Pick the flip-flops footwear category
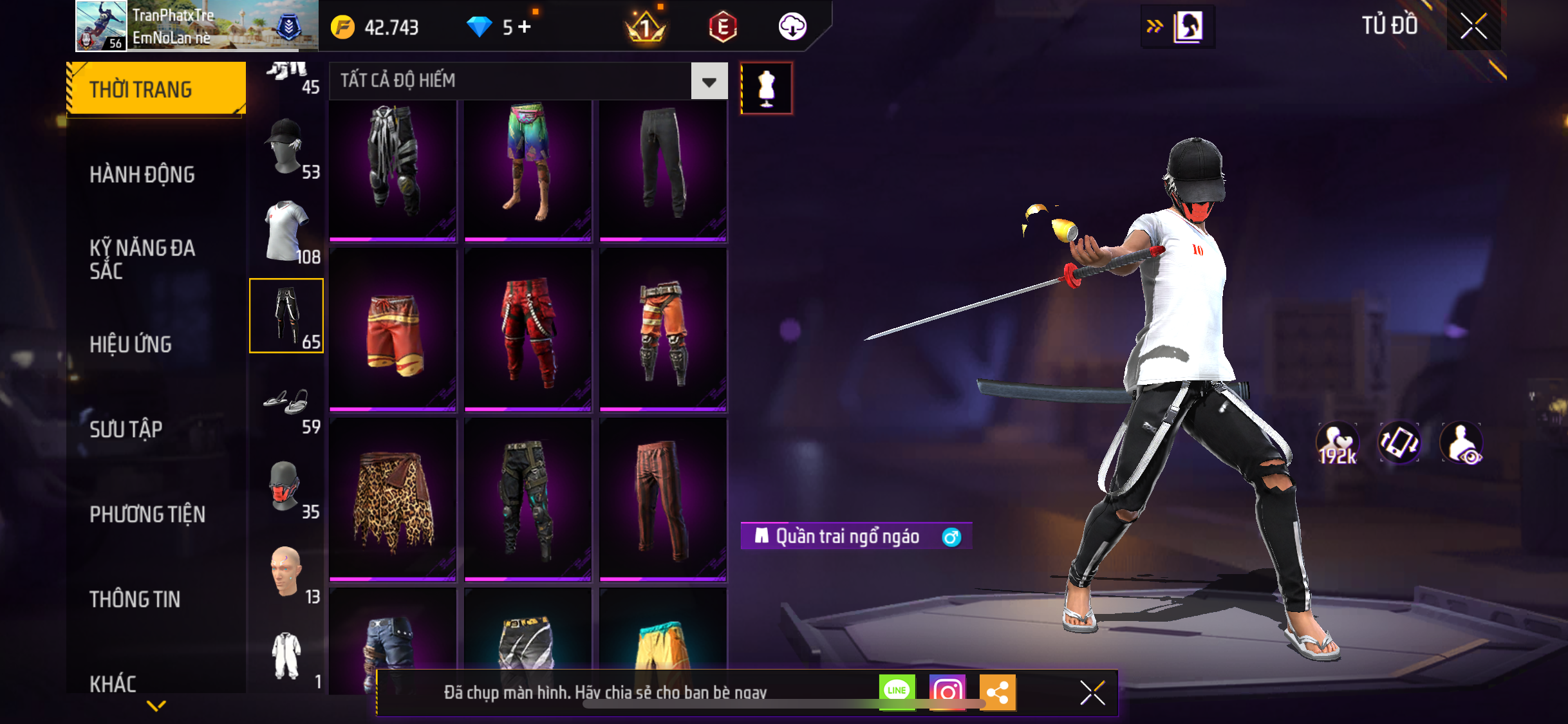Viewport: 1568px width, 724px height. coord(286,402)
